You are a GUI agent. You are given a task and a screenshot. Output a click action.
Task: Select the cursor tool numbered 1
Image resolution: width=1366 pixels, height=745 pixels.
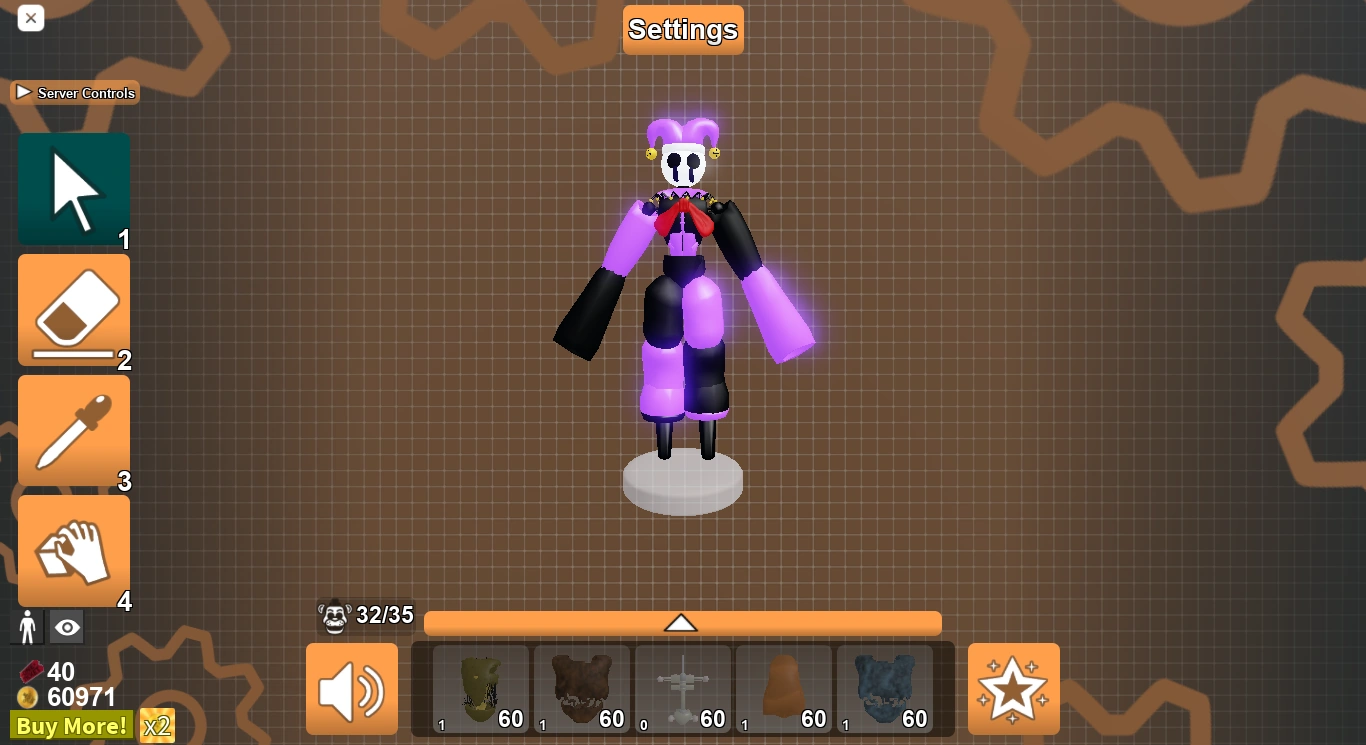(x=73, y=188)
